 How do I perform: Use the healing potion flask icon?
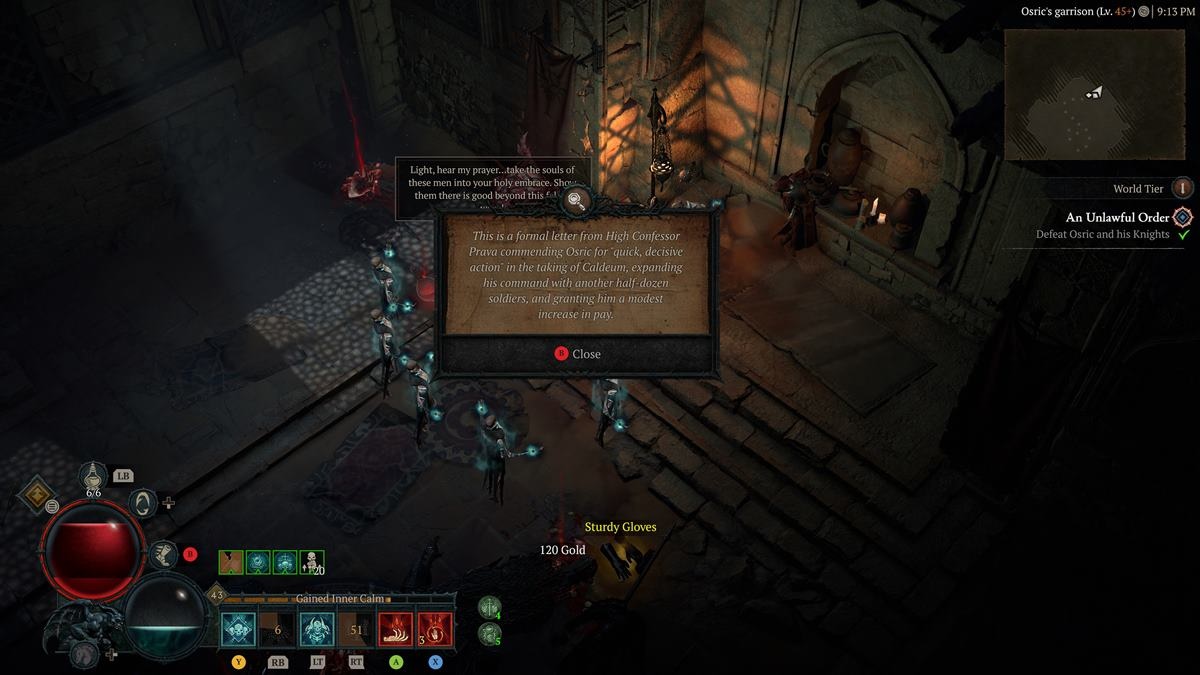(93, 478)
